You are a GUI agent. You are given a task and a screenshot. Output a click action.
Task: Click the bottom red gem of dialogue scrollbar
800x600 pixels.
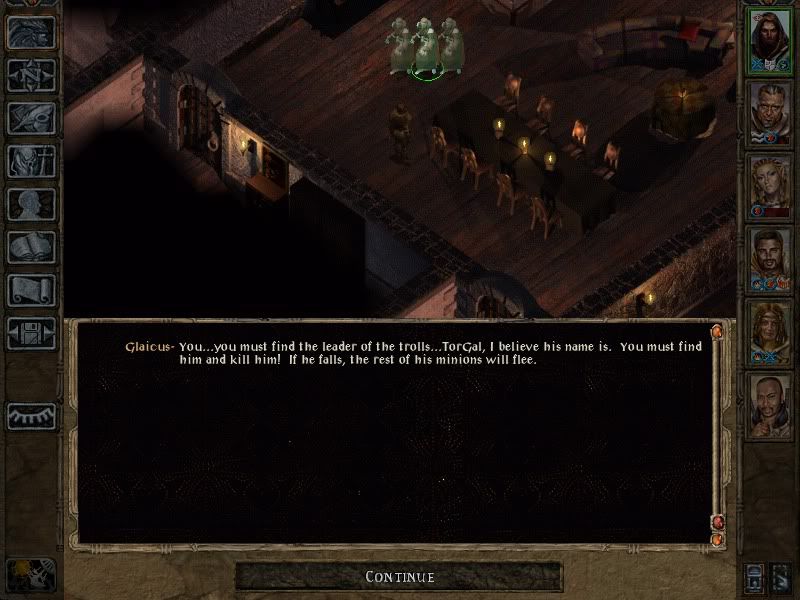click(x=717, y=540)
